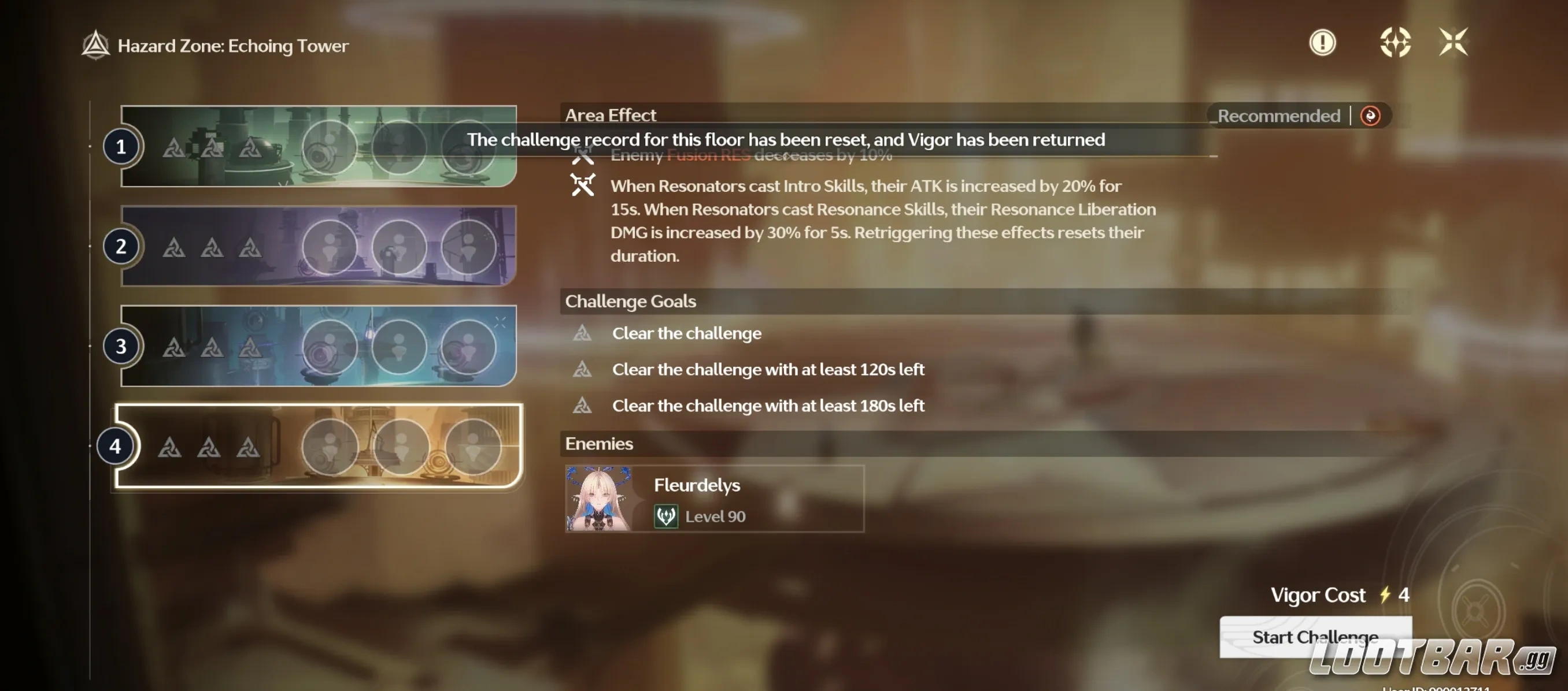Dismiss the challenge record reset banner
1568x691 pixels.
(x=785, y=139)
